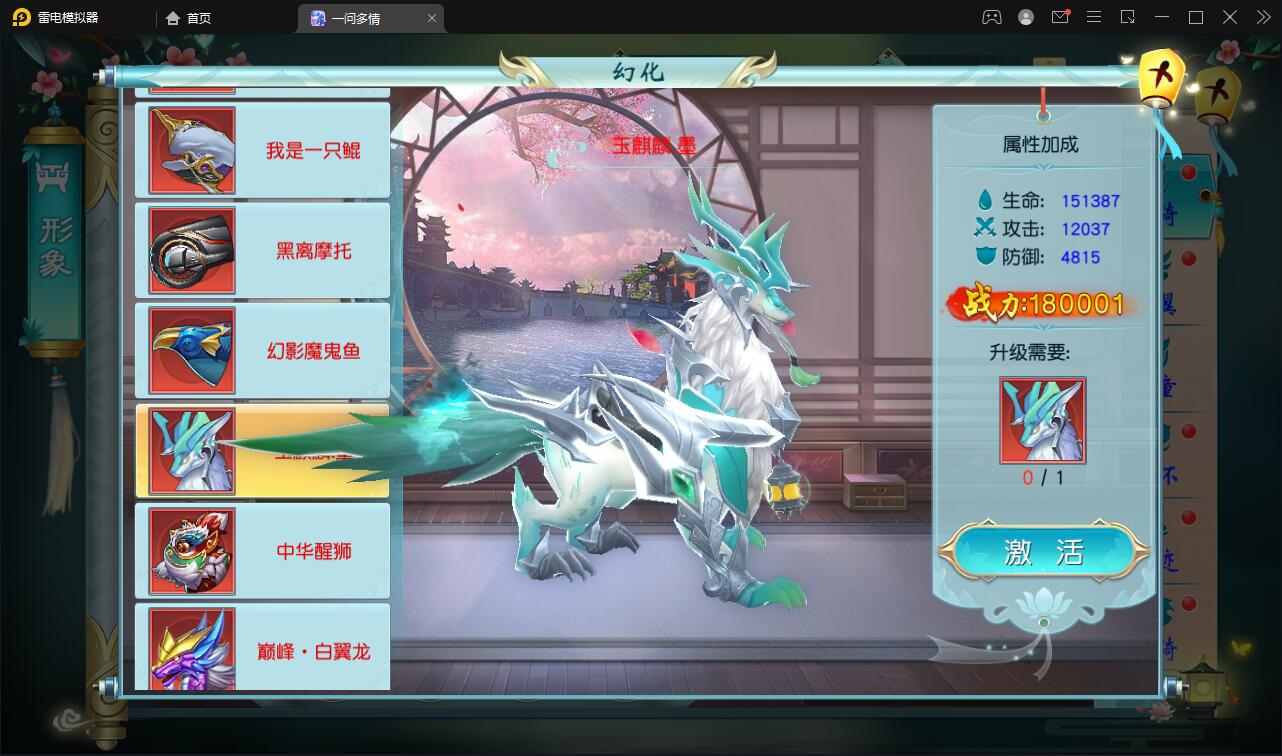Open the 幻影魔鬼鱼 mount icon
The image size is (1282, 756).
click(x=191, y=350)
